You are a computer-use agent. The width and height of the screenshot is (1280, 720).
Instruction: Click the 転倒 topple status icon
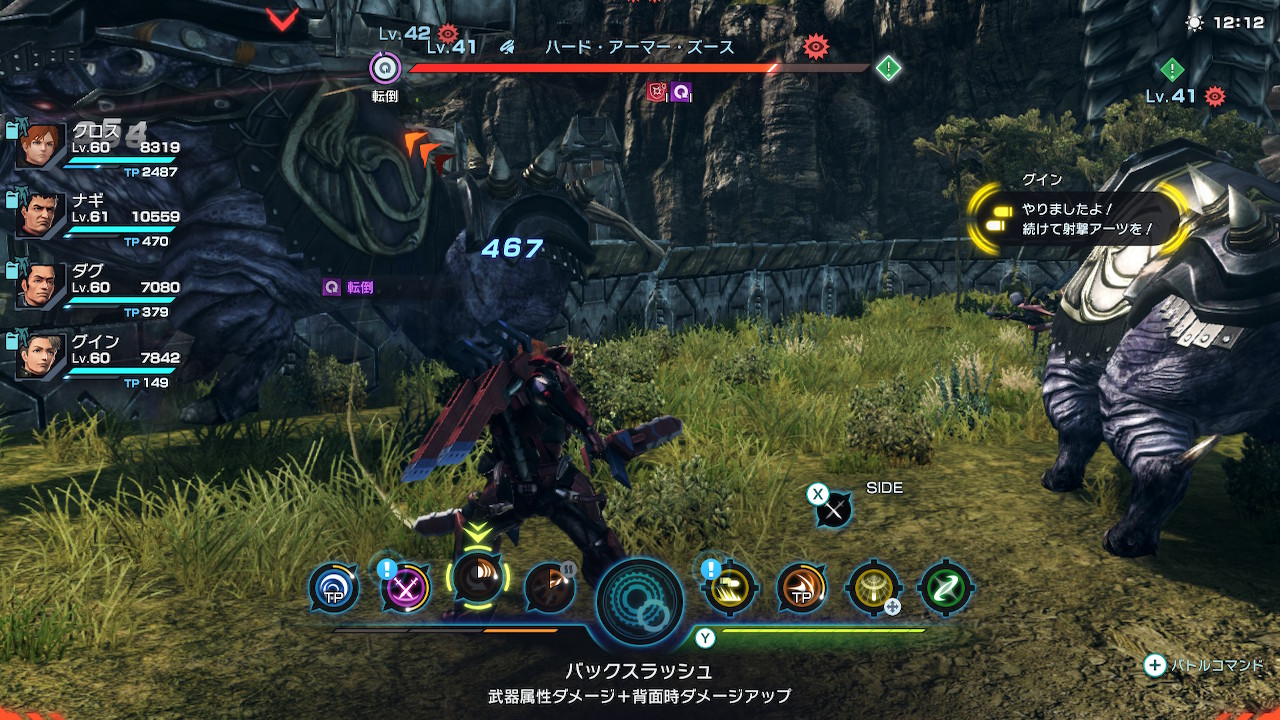click(x=384, y=69)
